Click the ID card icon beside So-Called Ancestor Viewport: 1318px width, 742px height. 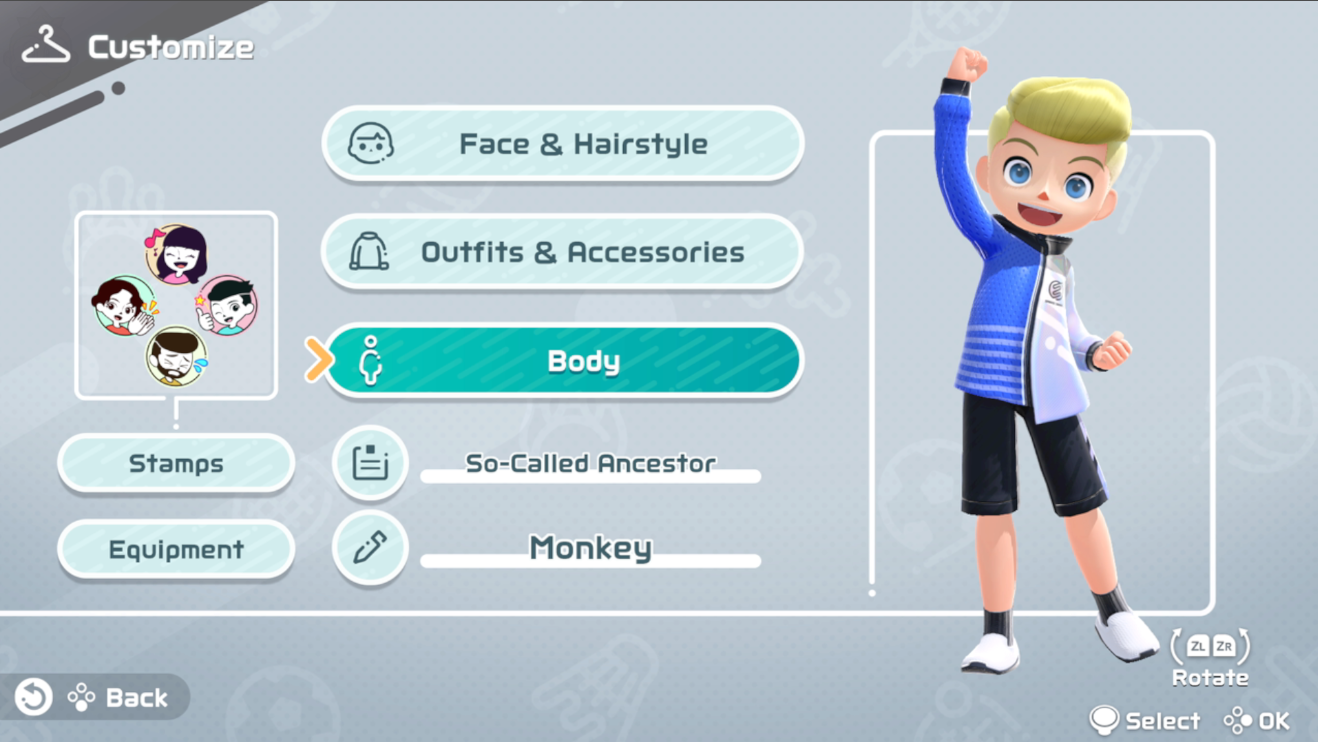pyautogui.click(x=369, y=463)
